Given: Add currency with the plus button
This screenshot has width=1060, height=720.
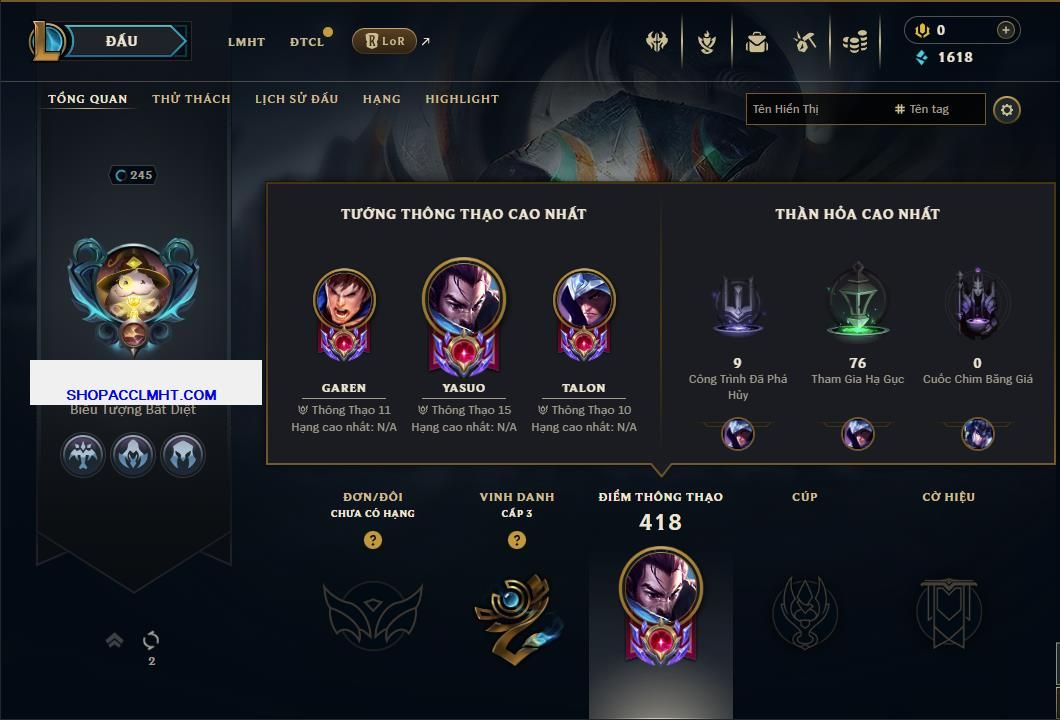Looking at the screenshot, I should click(1005, 30).
